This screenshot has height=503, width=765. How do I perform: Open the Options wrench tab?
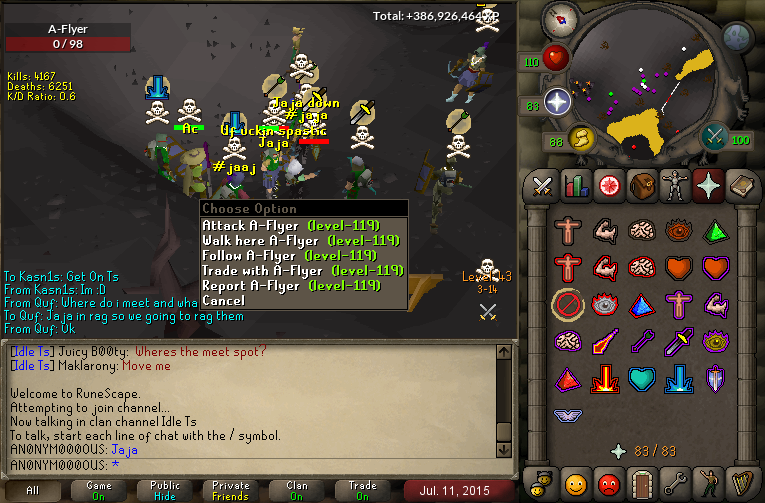[674, 485]
